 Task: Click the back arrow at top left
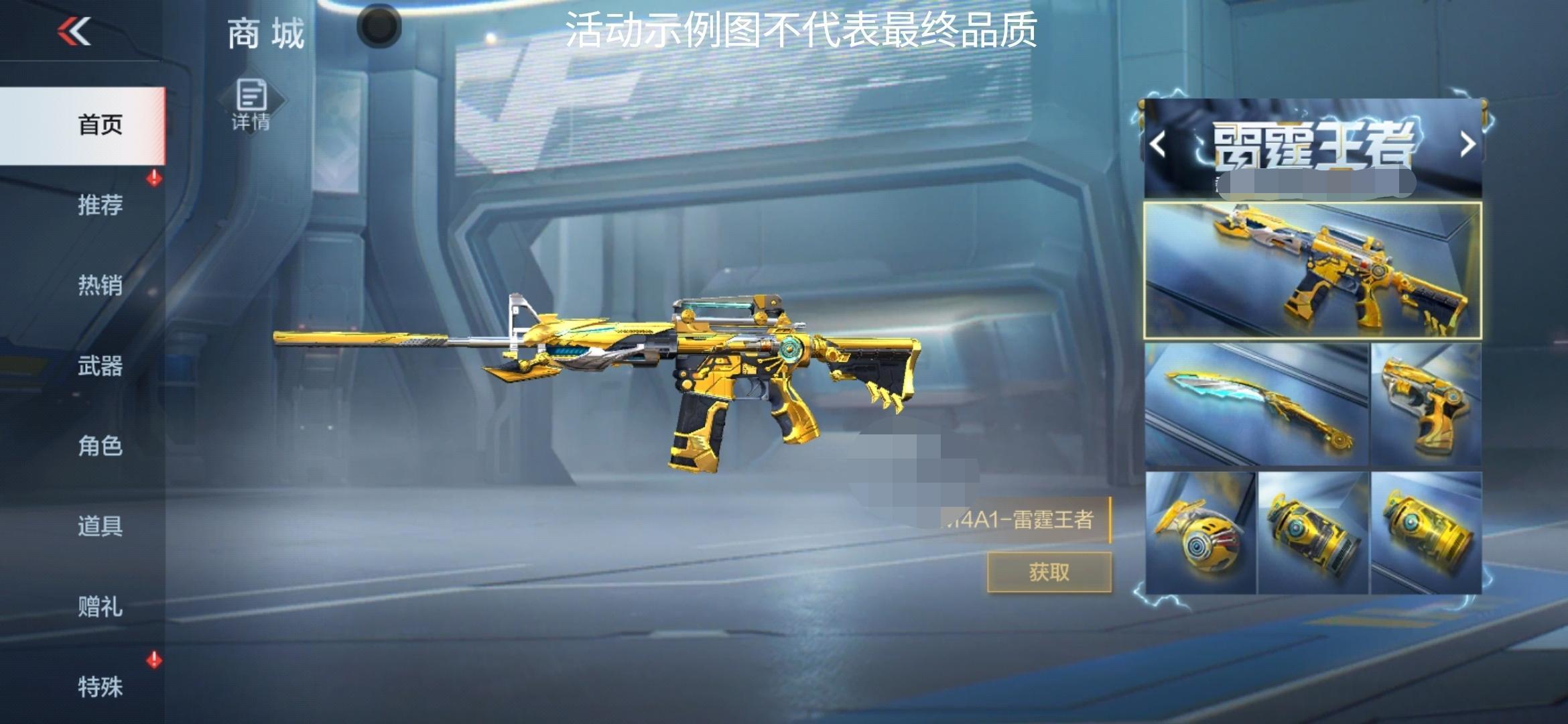[74, 32]
